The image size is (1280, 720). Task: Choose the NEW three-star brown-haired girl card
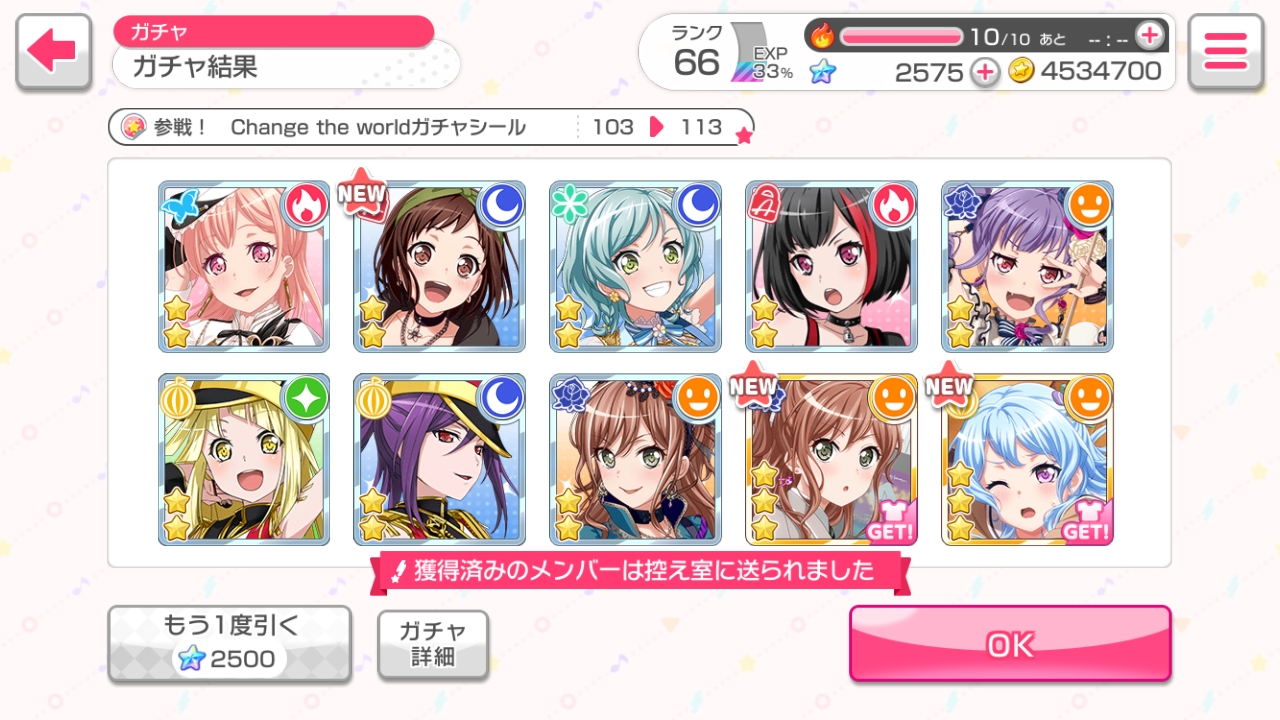point(831,460)
